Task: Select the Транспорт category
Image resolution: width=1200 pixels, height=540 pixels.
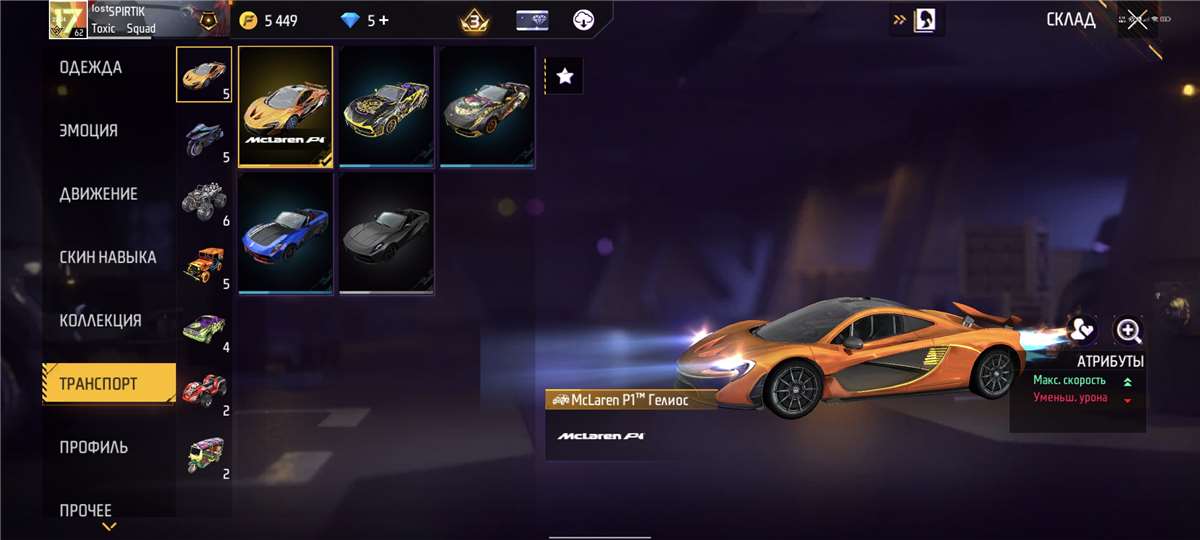Action: click(98, 384)
